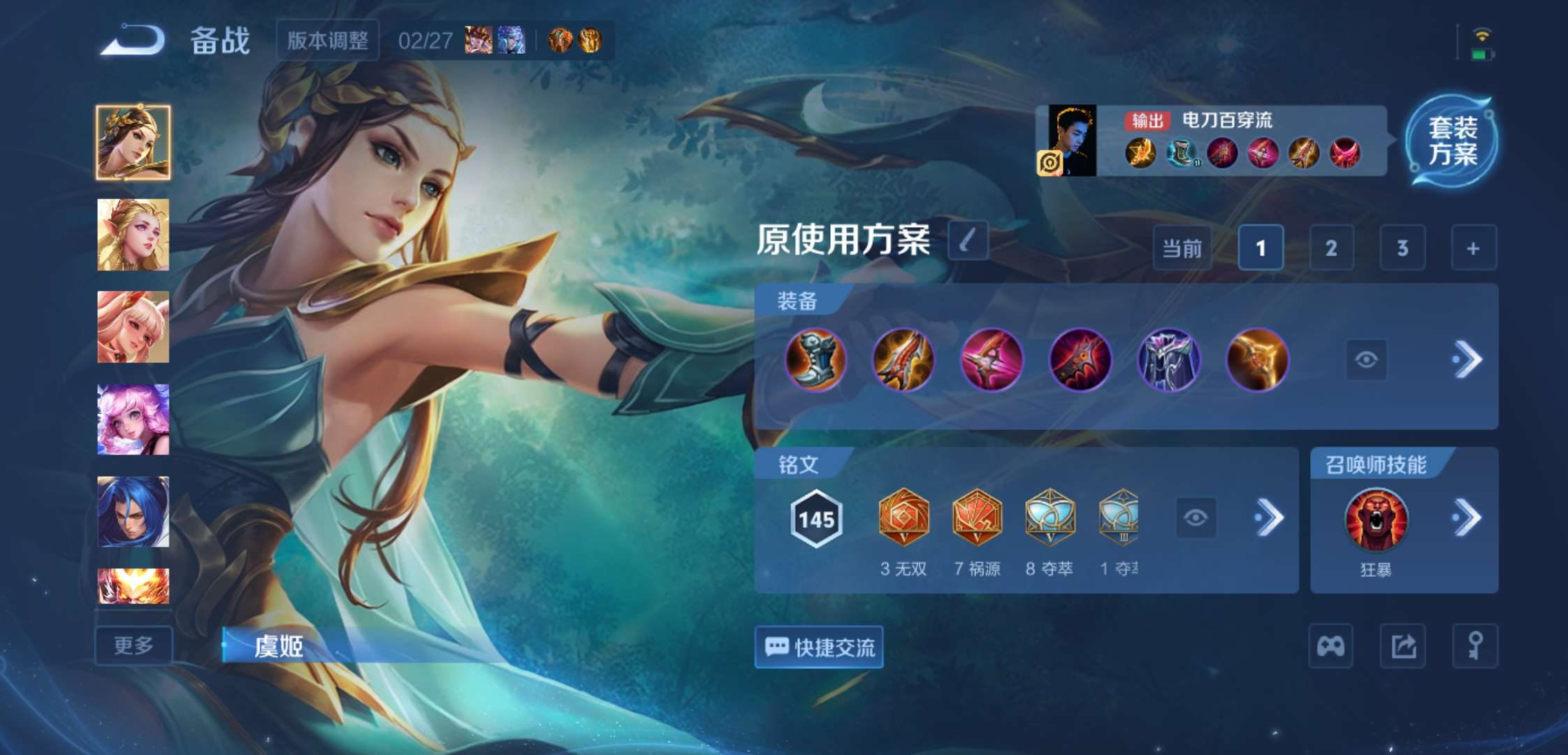Open the gamepad icon at bottom right
Viewport: 1568px width, 755px height.
tap(1332, 647)
